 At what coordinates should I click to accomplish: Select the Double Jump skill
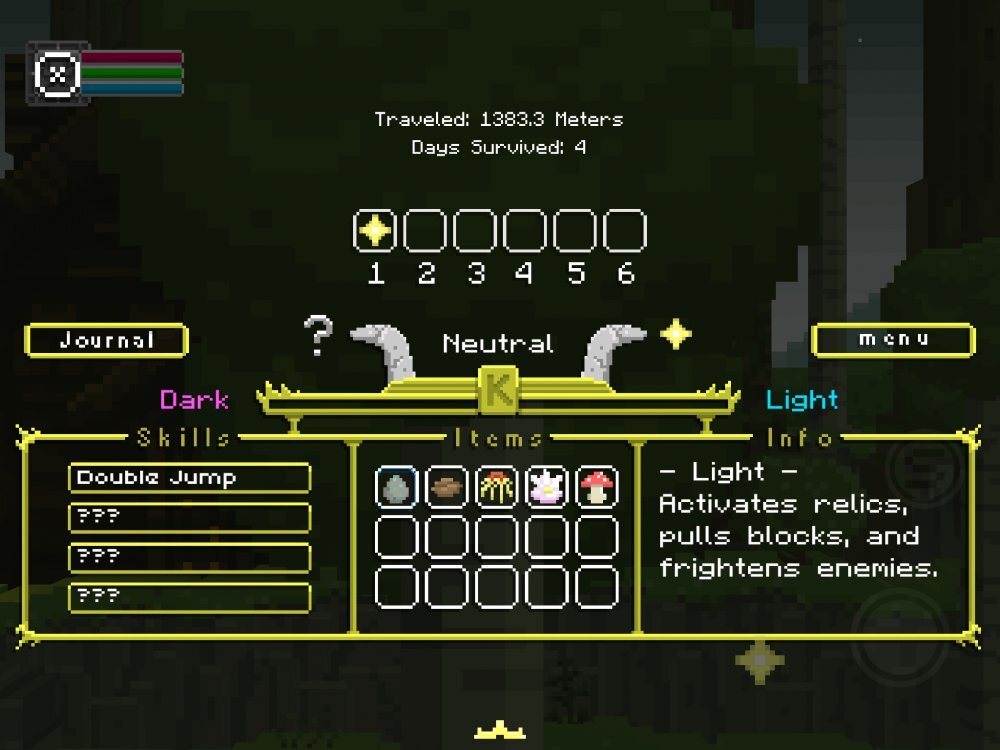tap(189, 478)
